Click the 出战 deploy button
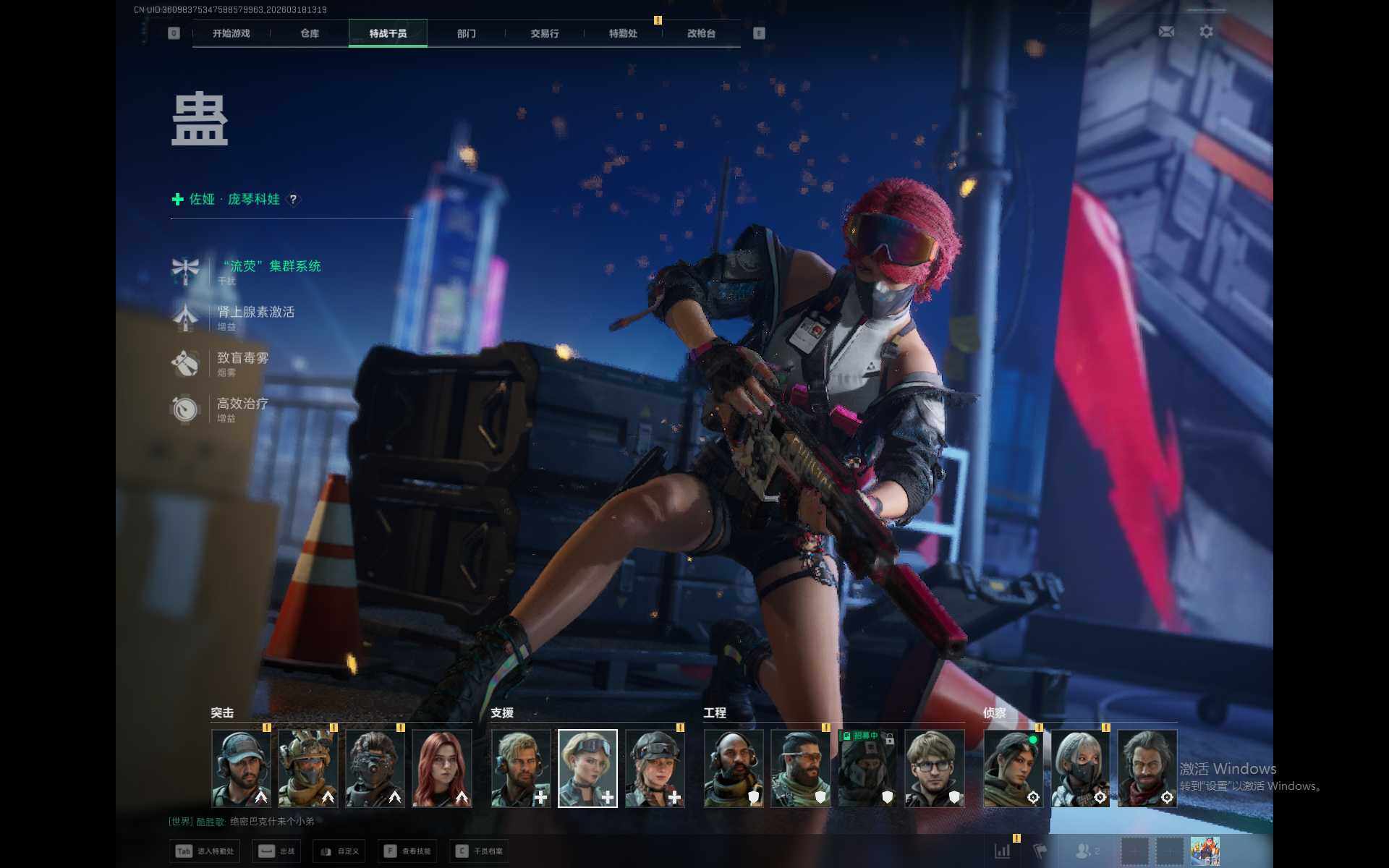 click(x=277, y=851)
